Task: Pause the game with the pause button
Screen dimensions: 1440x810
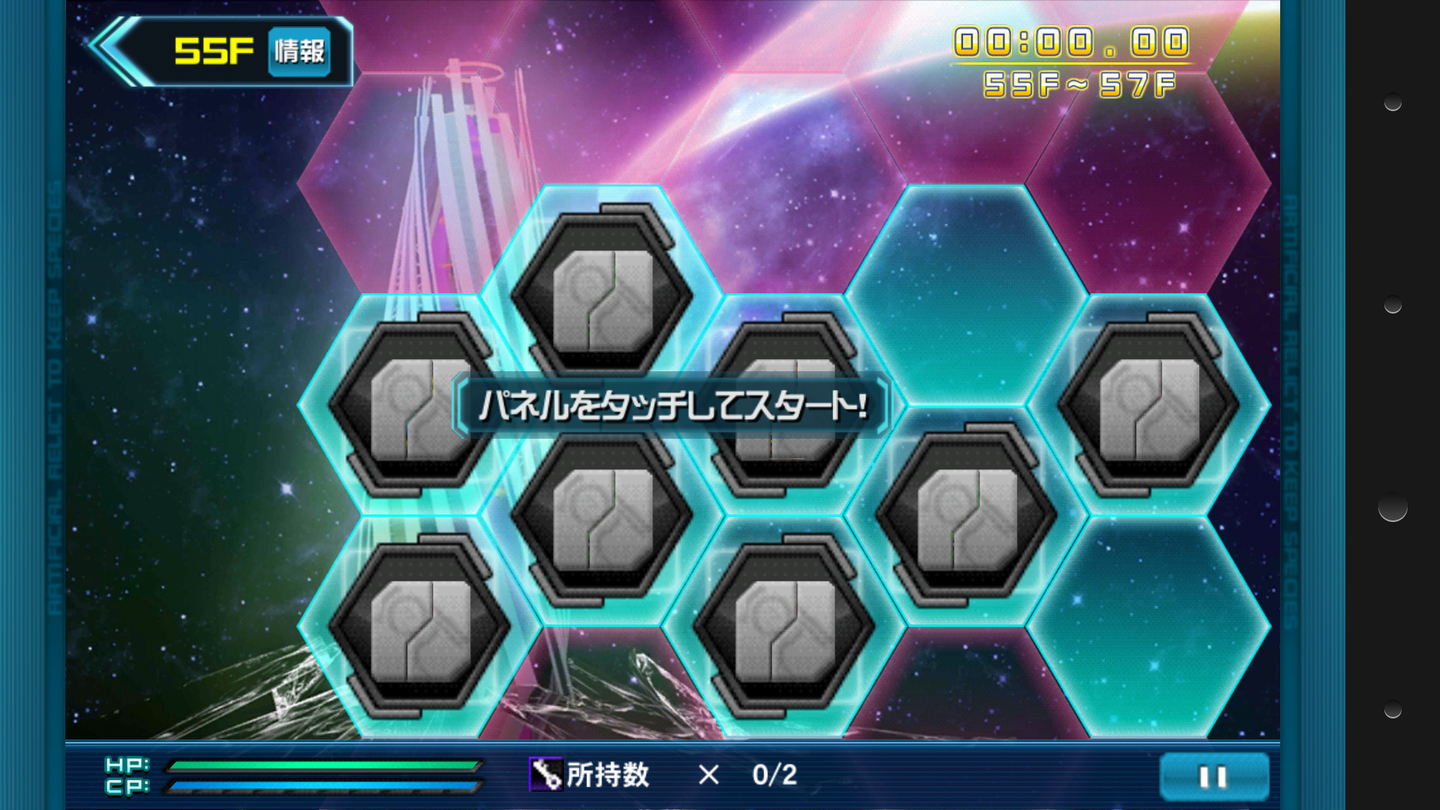Action: coord(1213,776)
